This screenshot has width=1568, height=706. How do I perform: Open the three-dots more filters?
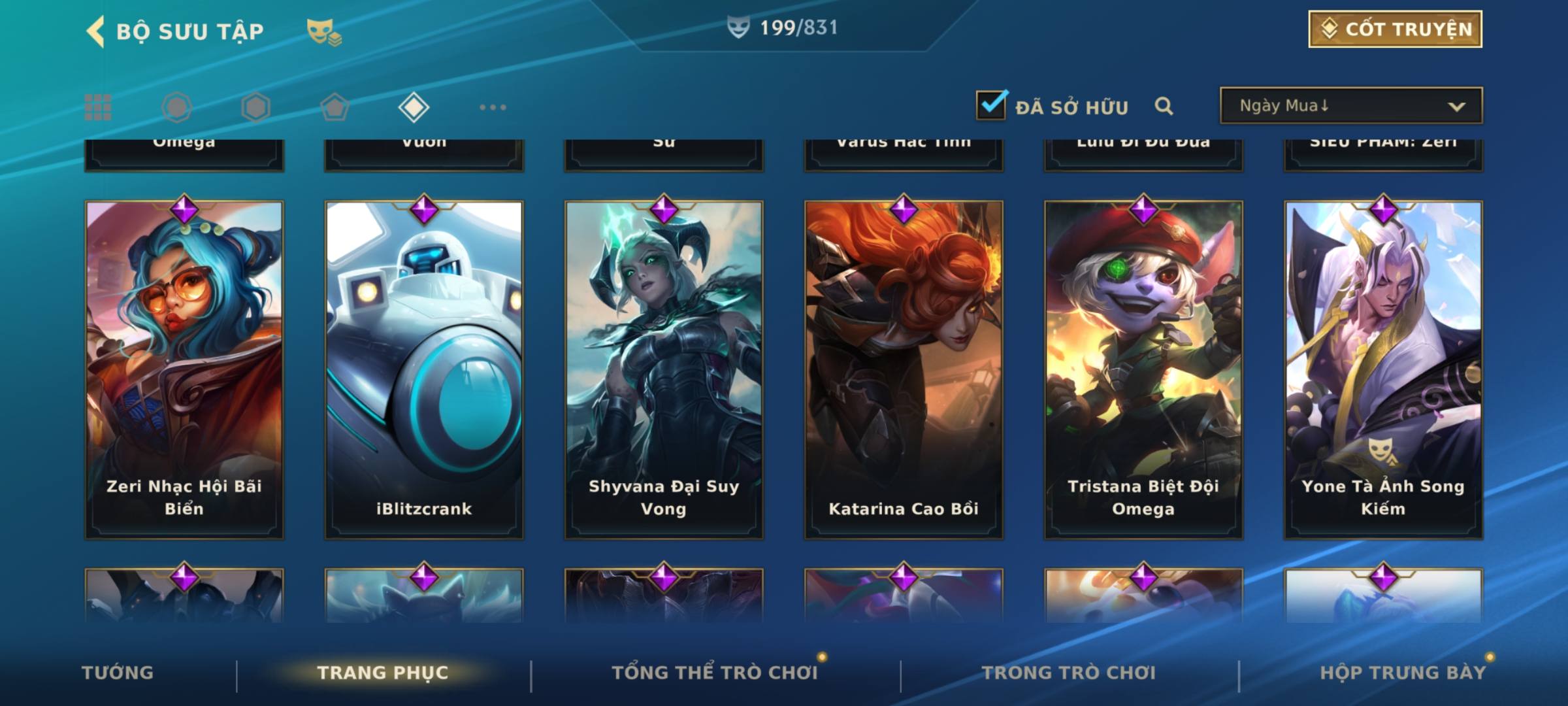(493, 107)
